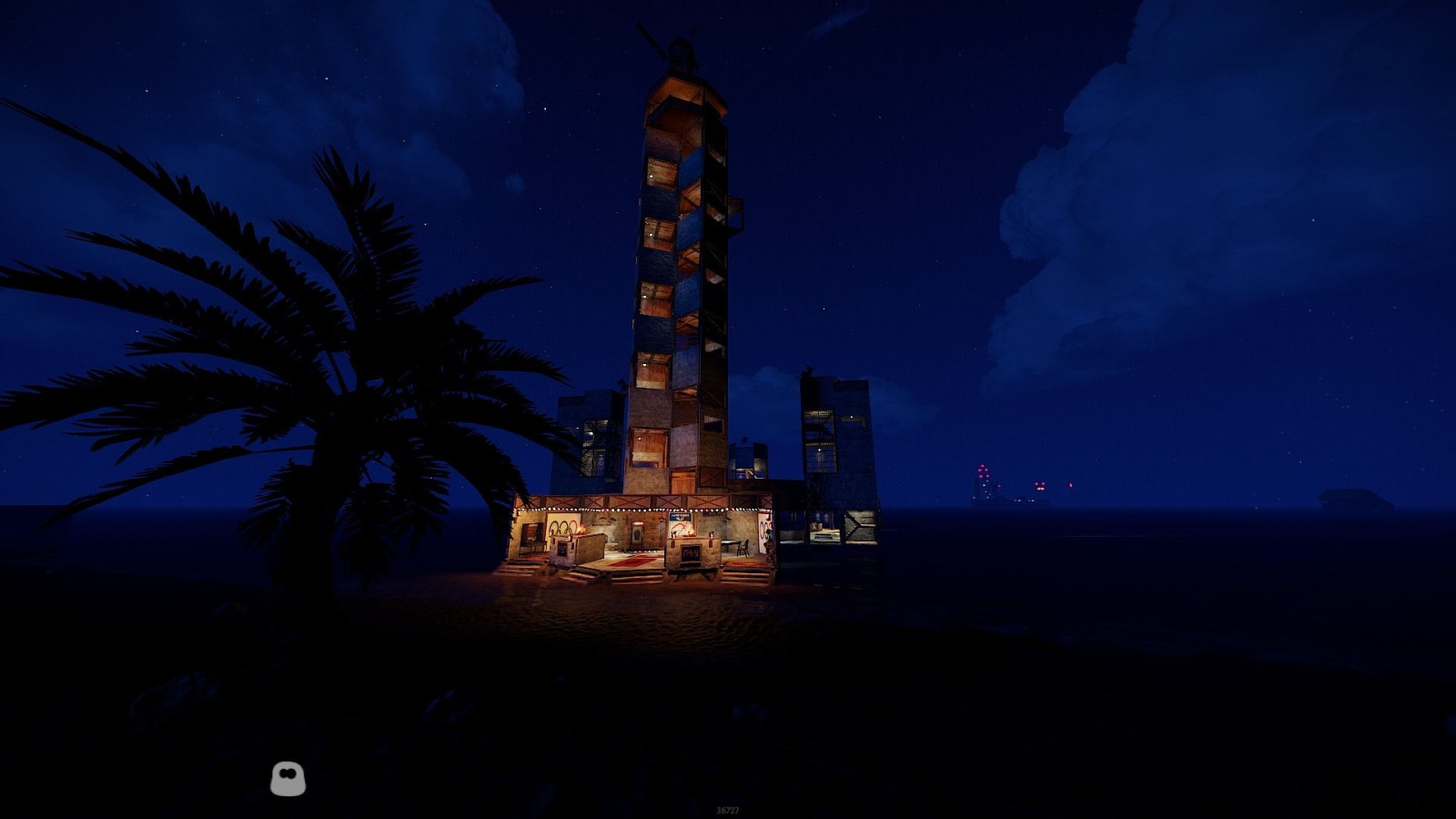Viewport: 1456px width, 819px height.
Task: Click the white ghost-shaped icon
Action: click(288, 779)
